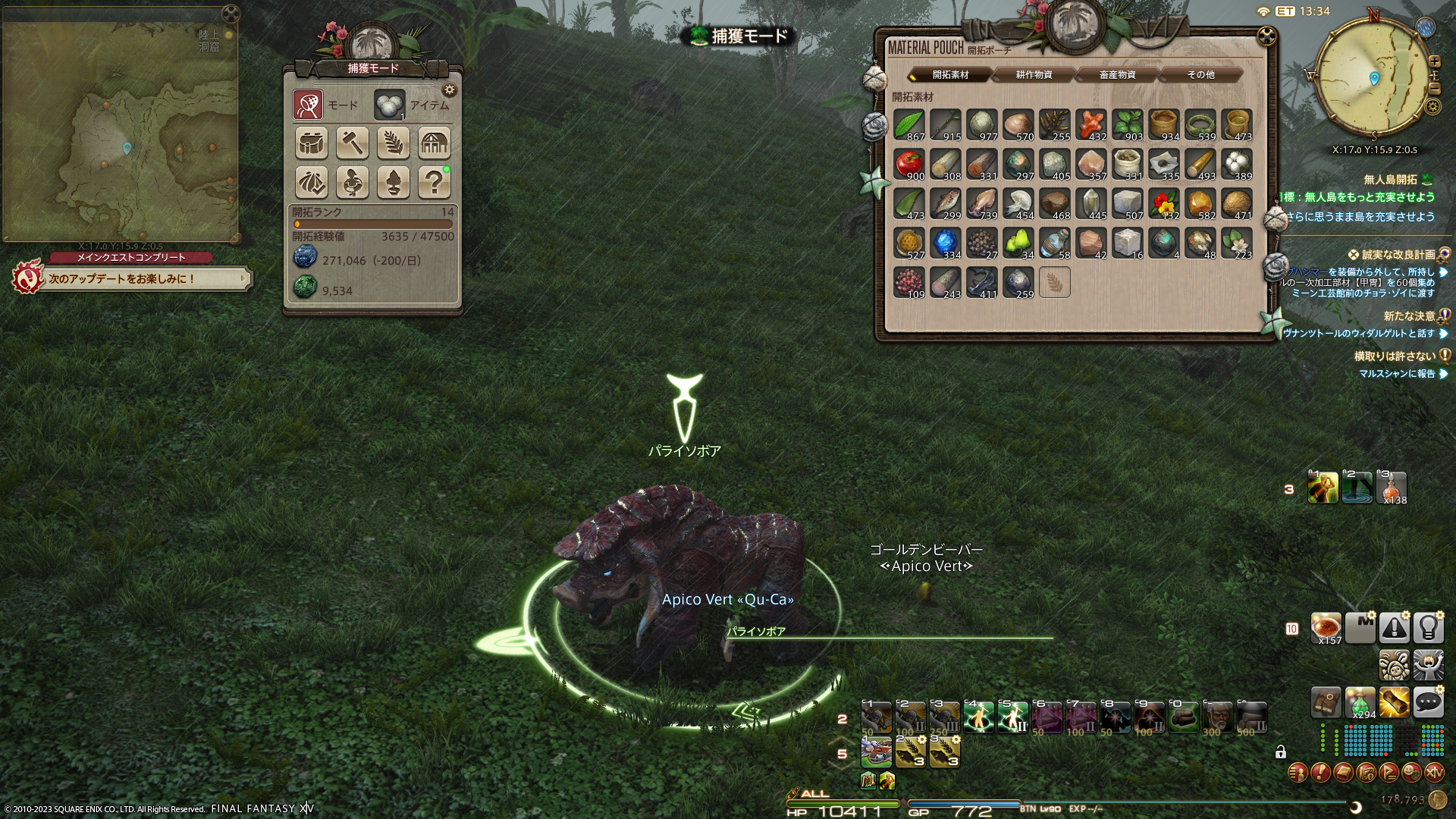Image resolution: width=1456 pixels, height=819 pixels.
Task: Choose the orange coral material slot
Action: click(1090, 124)
